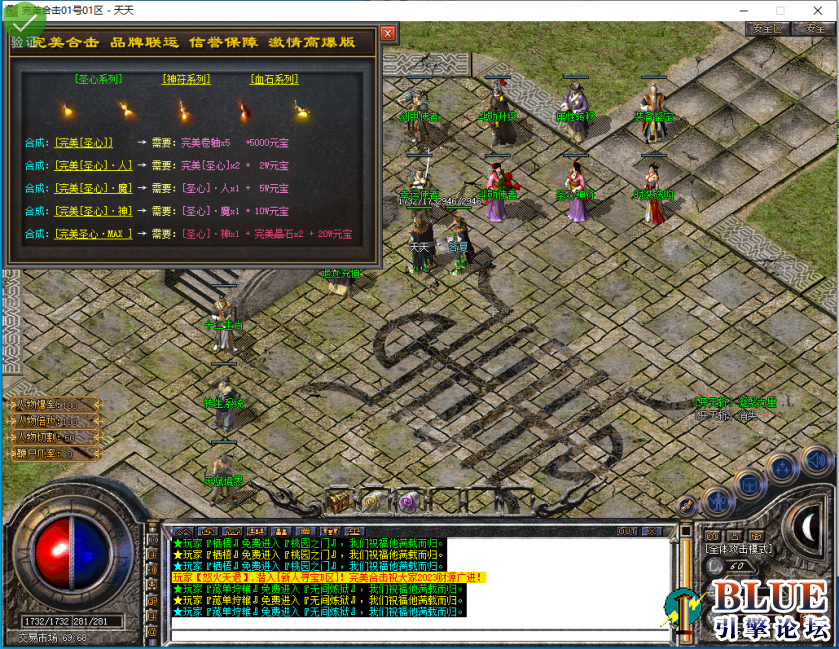Screen dimensions: 839x649
Task: Click the OUT button above the chat
Action: point(627,531)
